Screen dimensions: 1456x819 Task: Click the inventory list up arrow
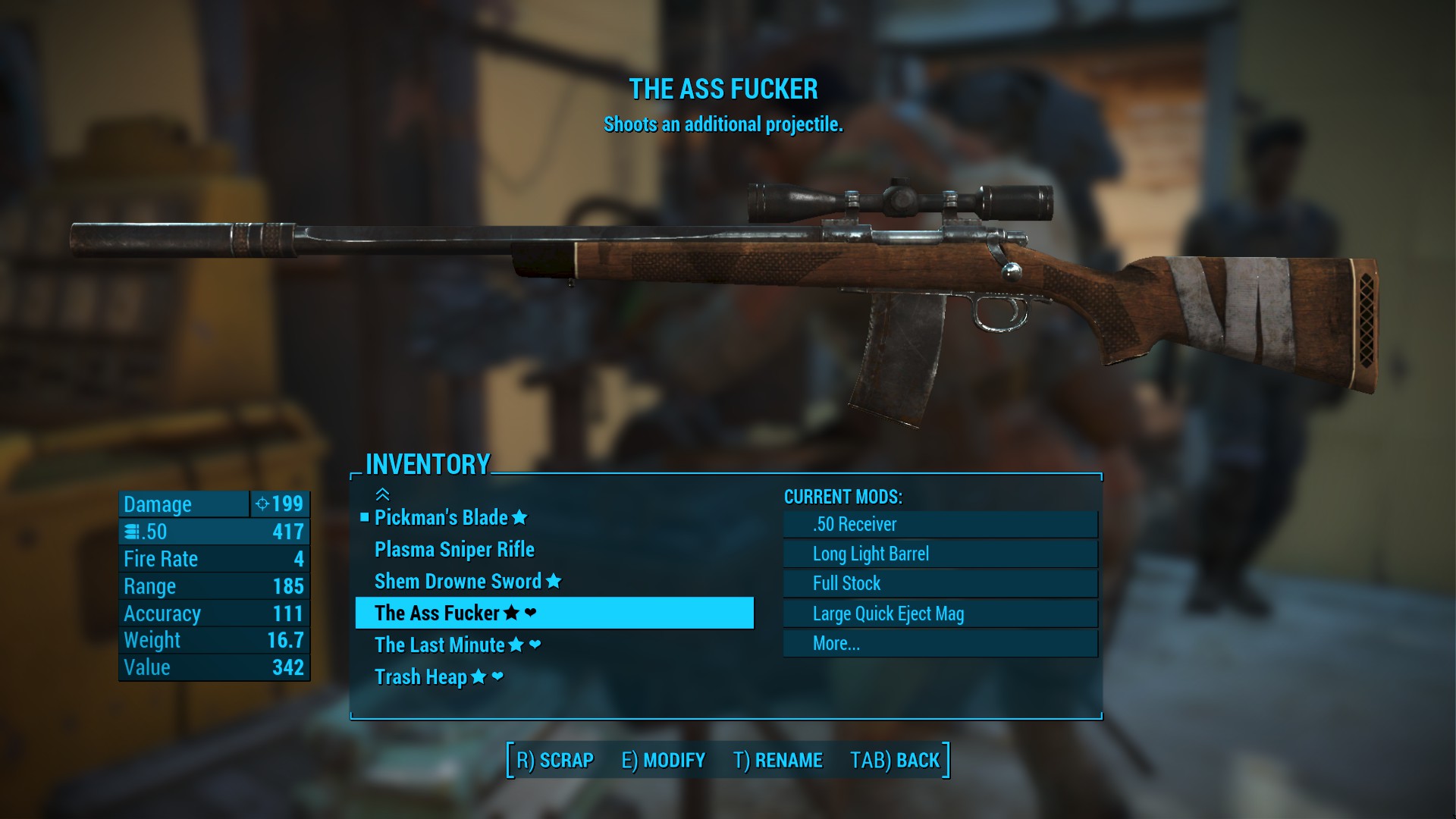point(383,494)
